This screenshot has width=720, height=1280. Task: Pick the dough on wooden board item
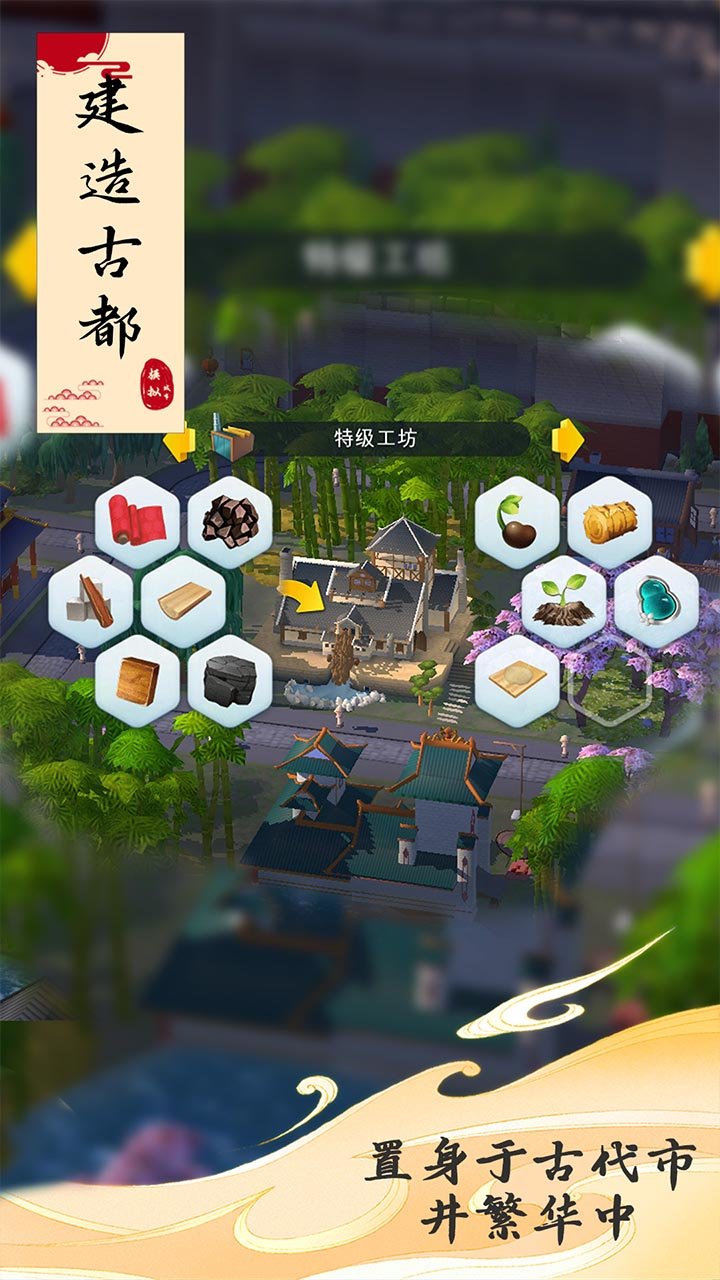517,681
